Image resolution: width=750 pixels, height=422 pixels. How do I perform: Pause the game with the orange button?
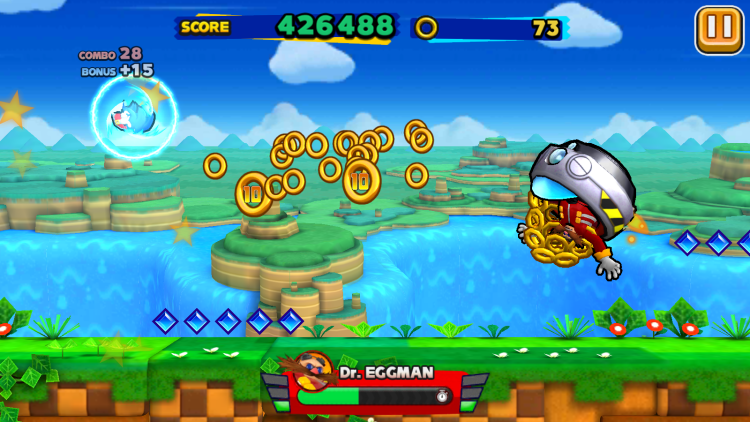pos(718,28)
